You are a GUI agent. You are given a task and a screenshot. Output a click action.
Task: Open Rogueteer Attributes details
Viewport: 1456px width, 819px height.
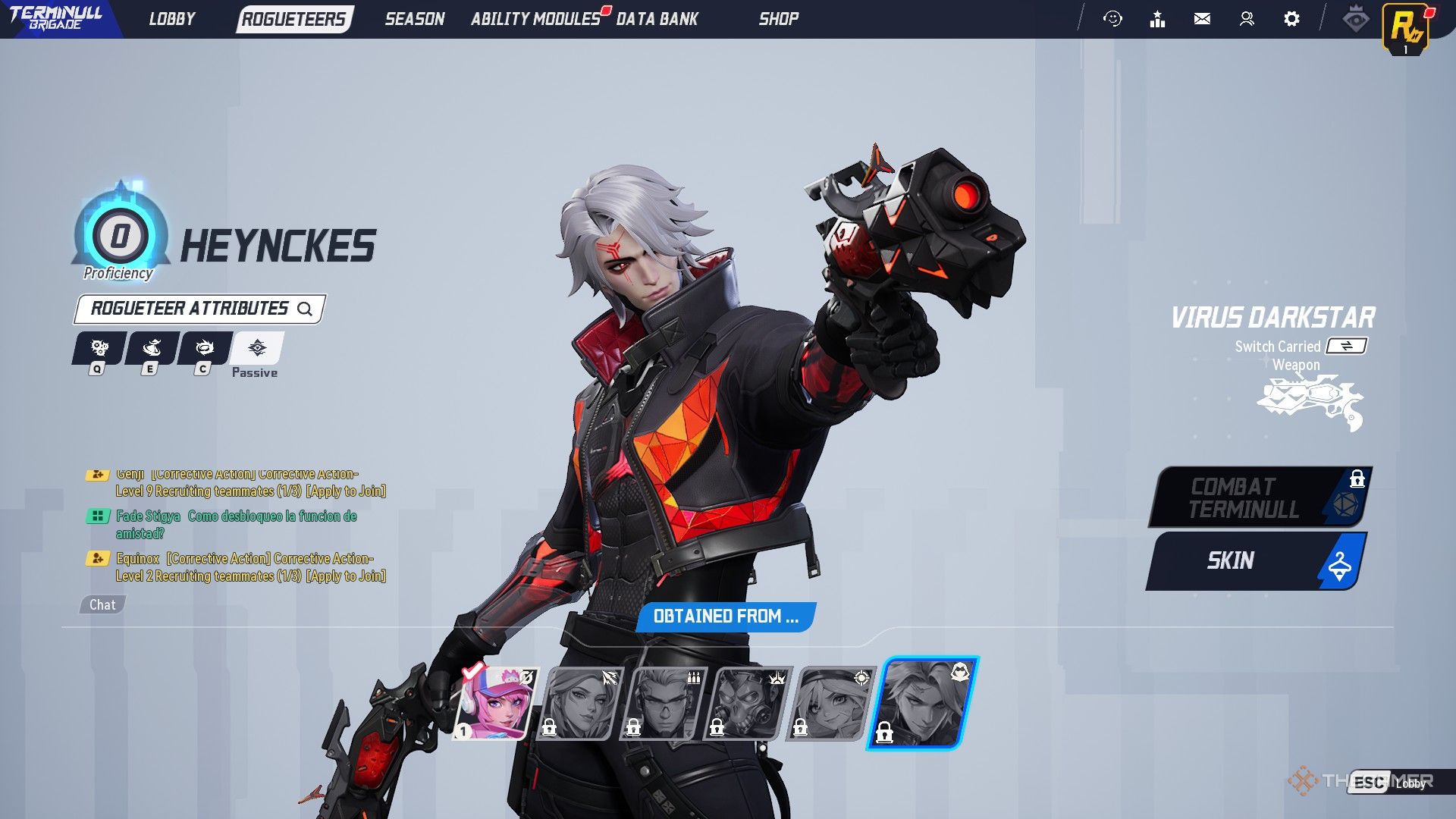(x=200, y=309)
